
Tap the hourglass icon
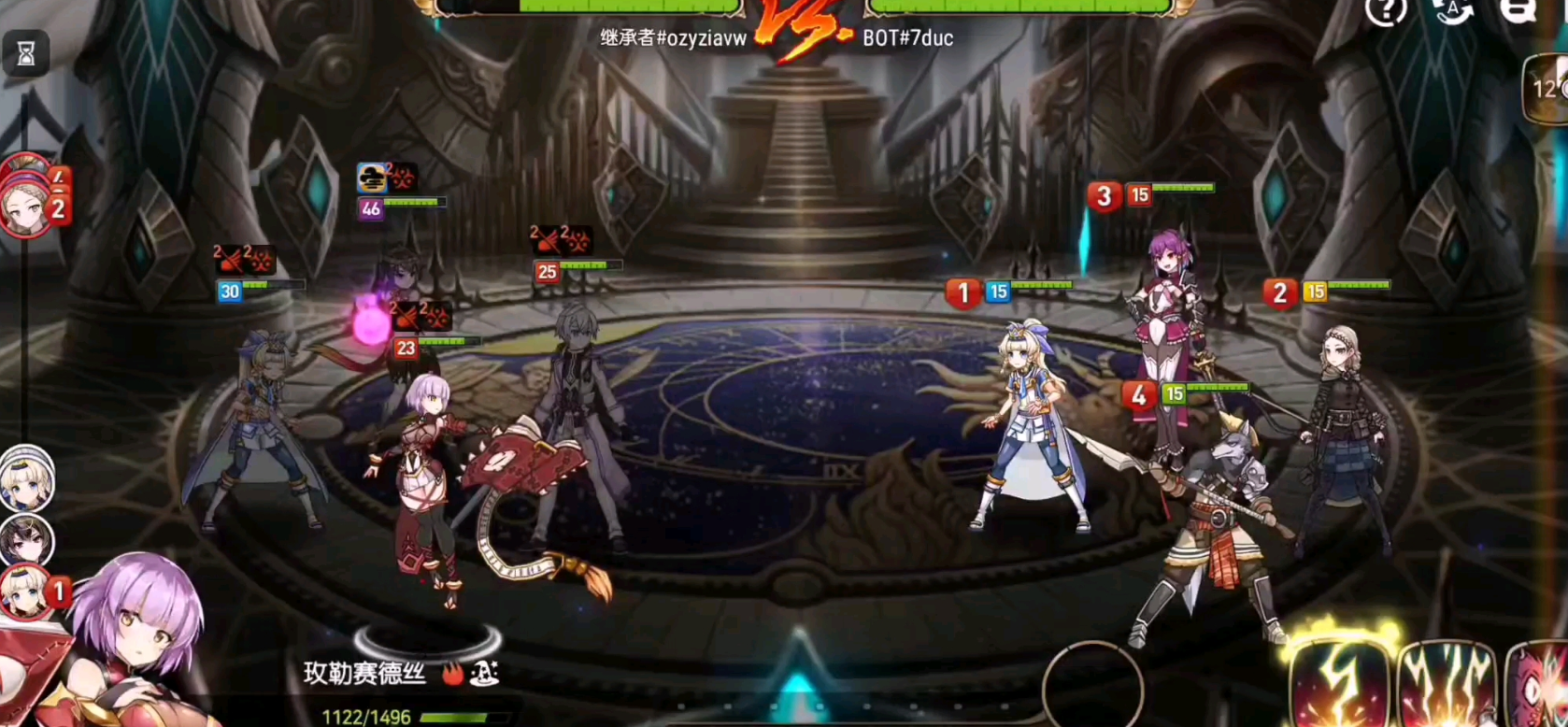pos(26,55)
